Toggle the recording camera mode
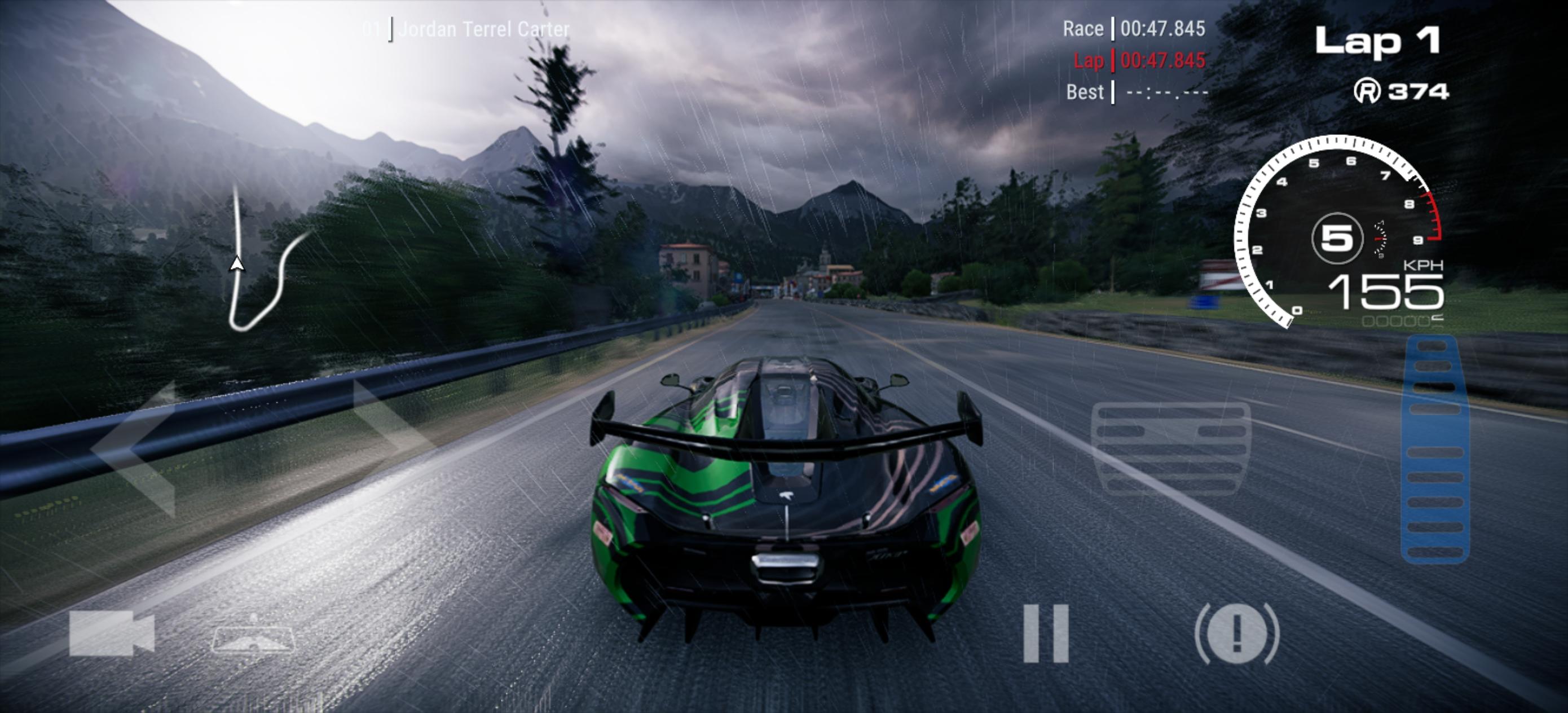 pos(109,633)
